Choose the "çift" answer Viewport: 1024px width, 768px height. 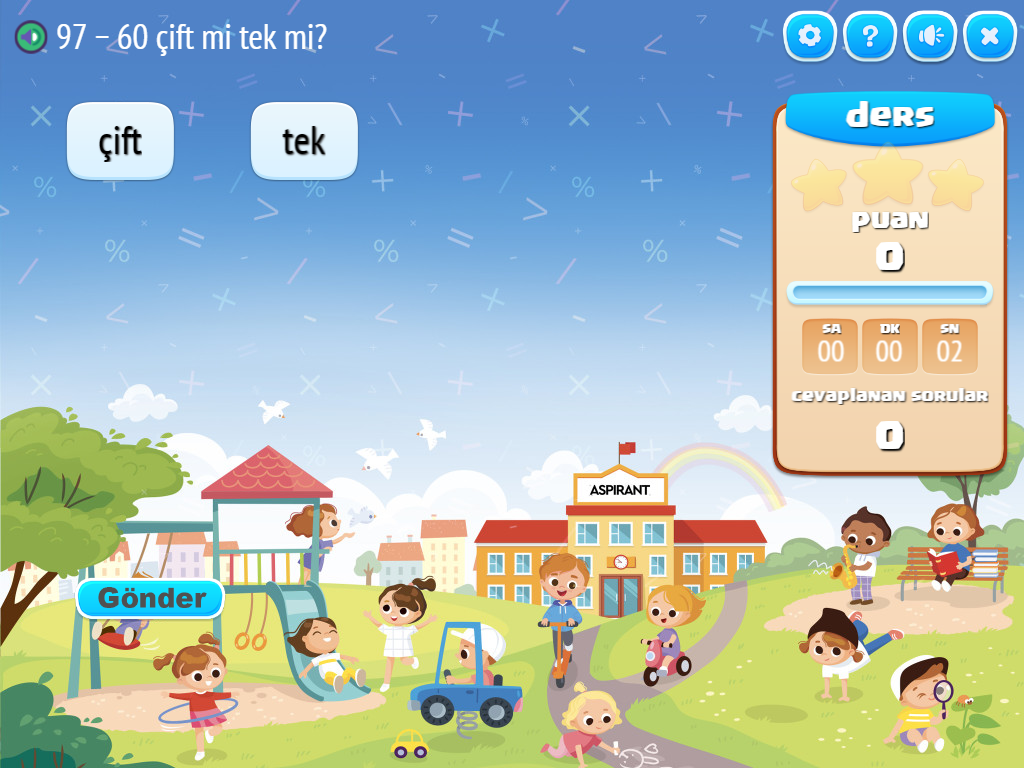point(120,141)
